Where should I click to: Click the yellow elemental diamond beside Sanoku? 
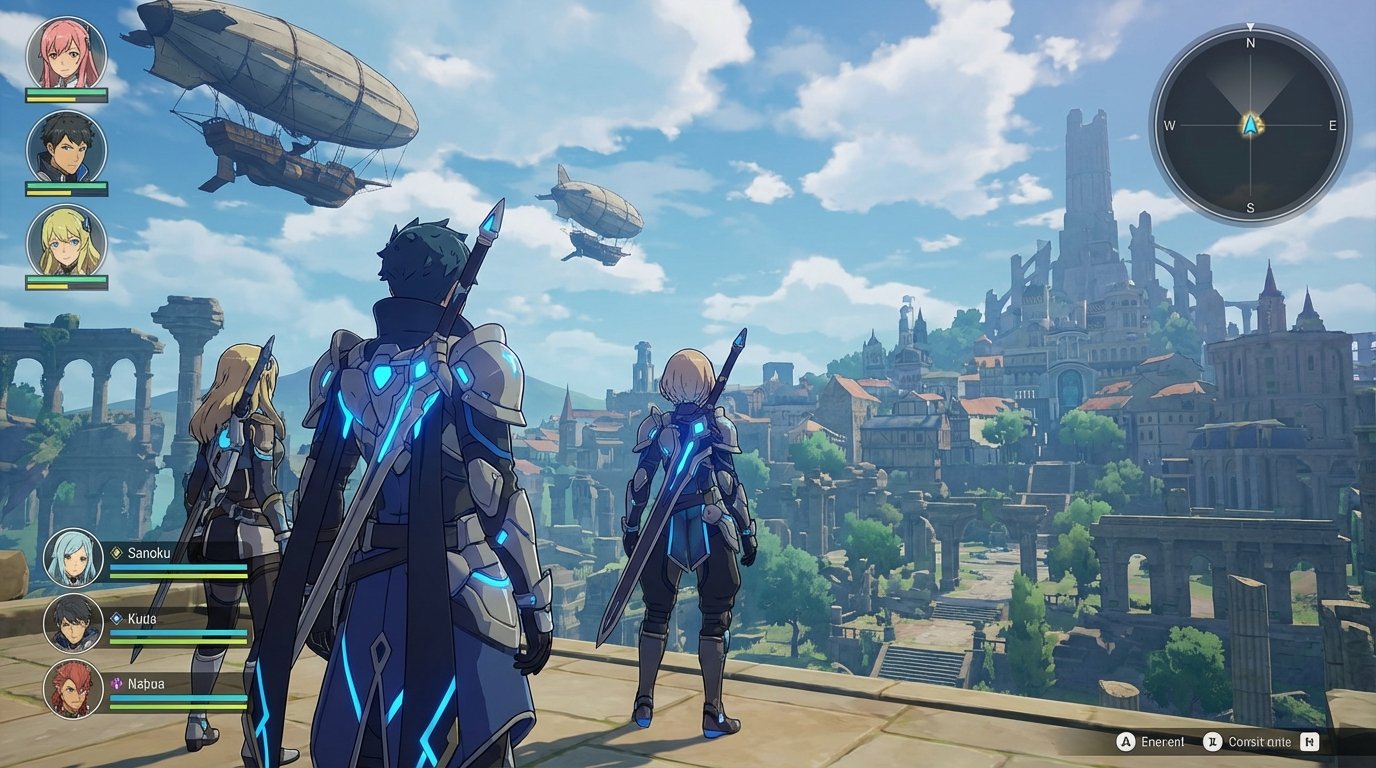(x=116, y=551)
